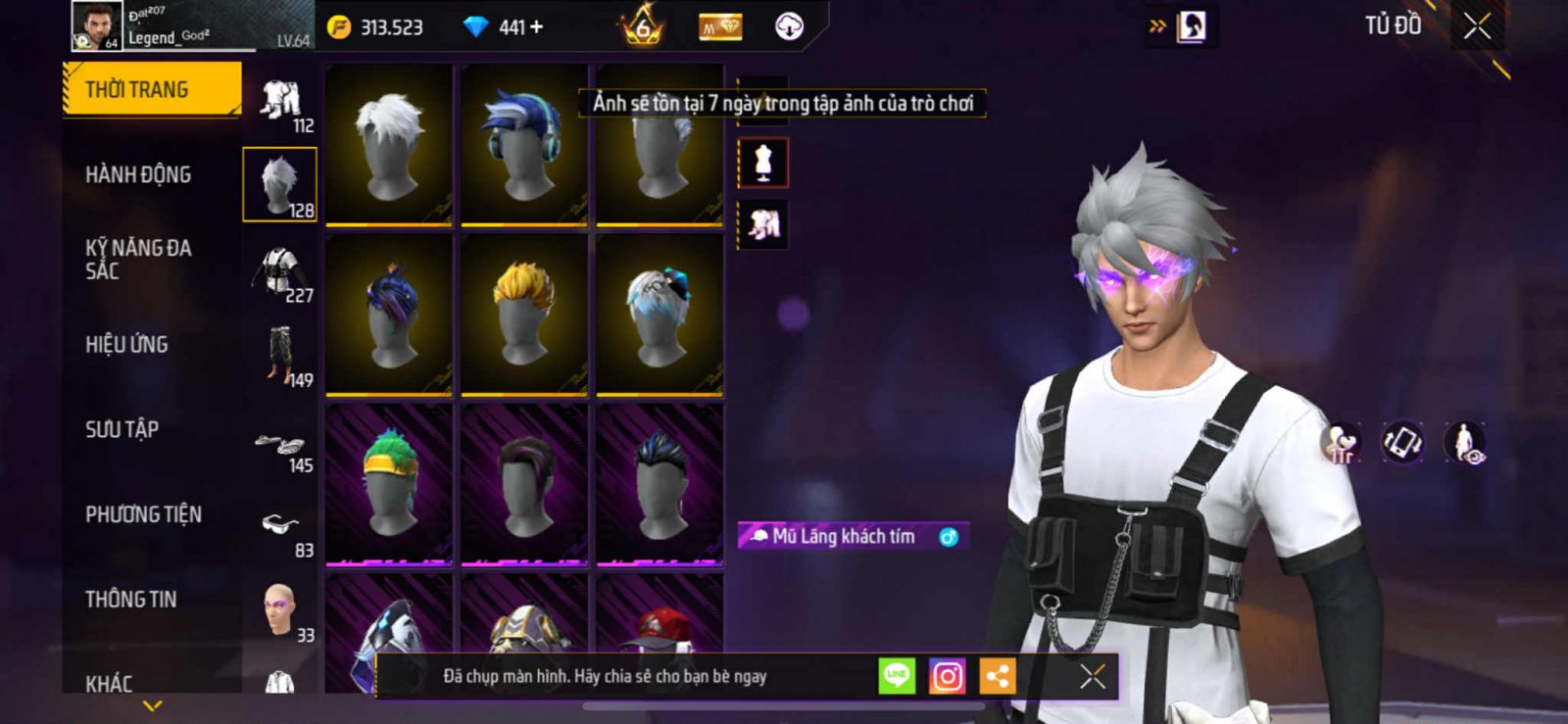Open the Hiệu Ứng section
The height and width of the screenshot is (724, 1568).
point(126,345)
